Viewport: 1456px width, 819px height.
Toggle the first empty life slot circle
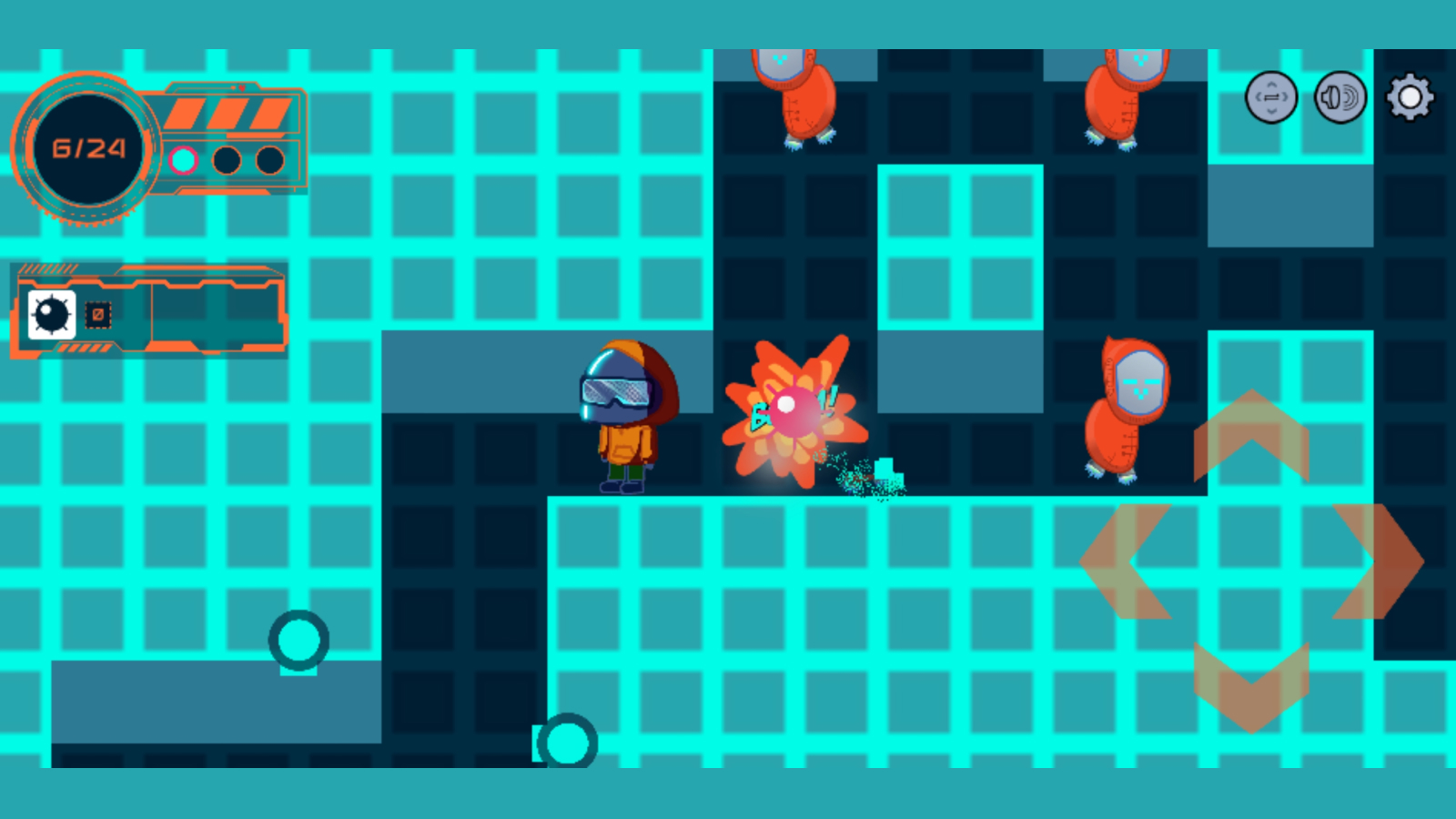tap(227, 162)
